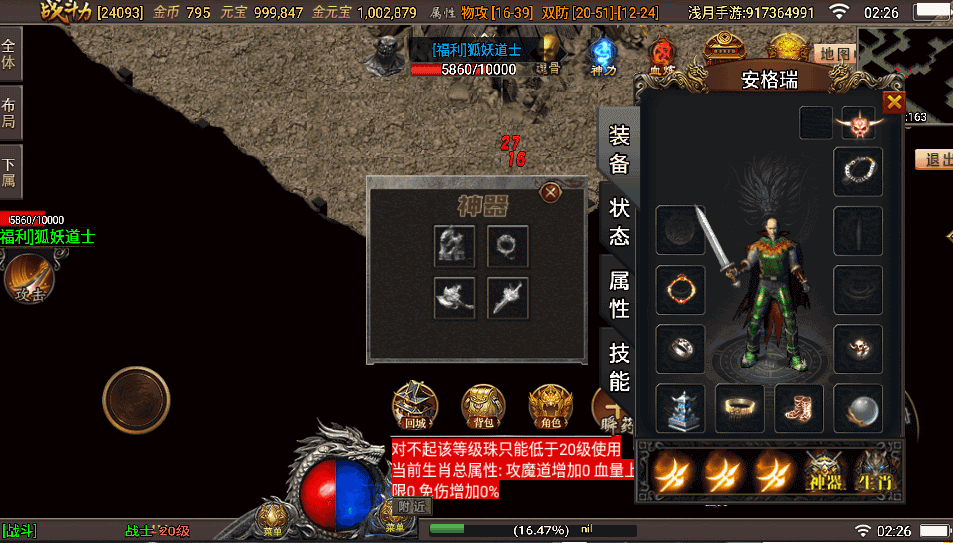Close the 神器 artifact popup
Image resolution: width=953 pixels, height=543 pixels.
549,191
